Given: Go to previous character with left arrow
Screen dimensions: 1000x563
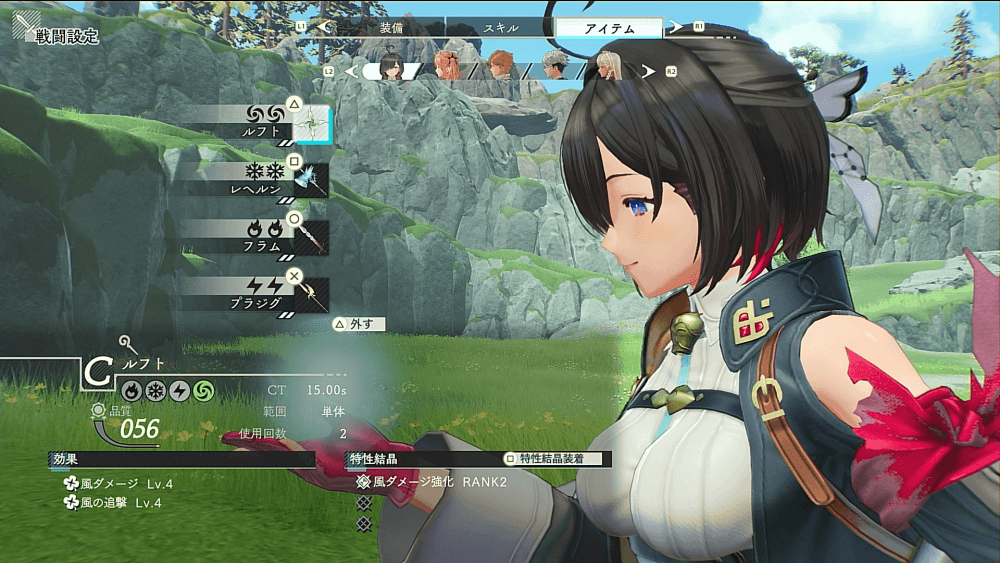Looking at the screenshot, I should pyautogui.click(x=351, y=72).
